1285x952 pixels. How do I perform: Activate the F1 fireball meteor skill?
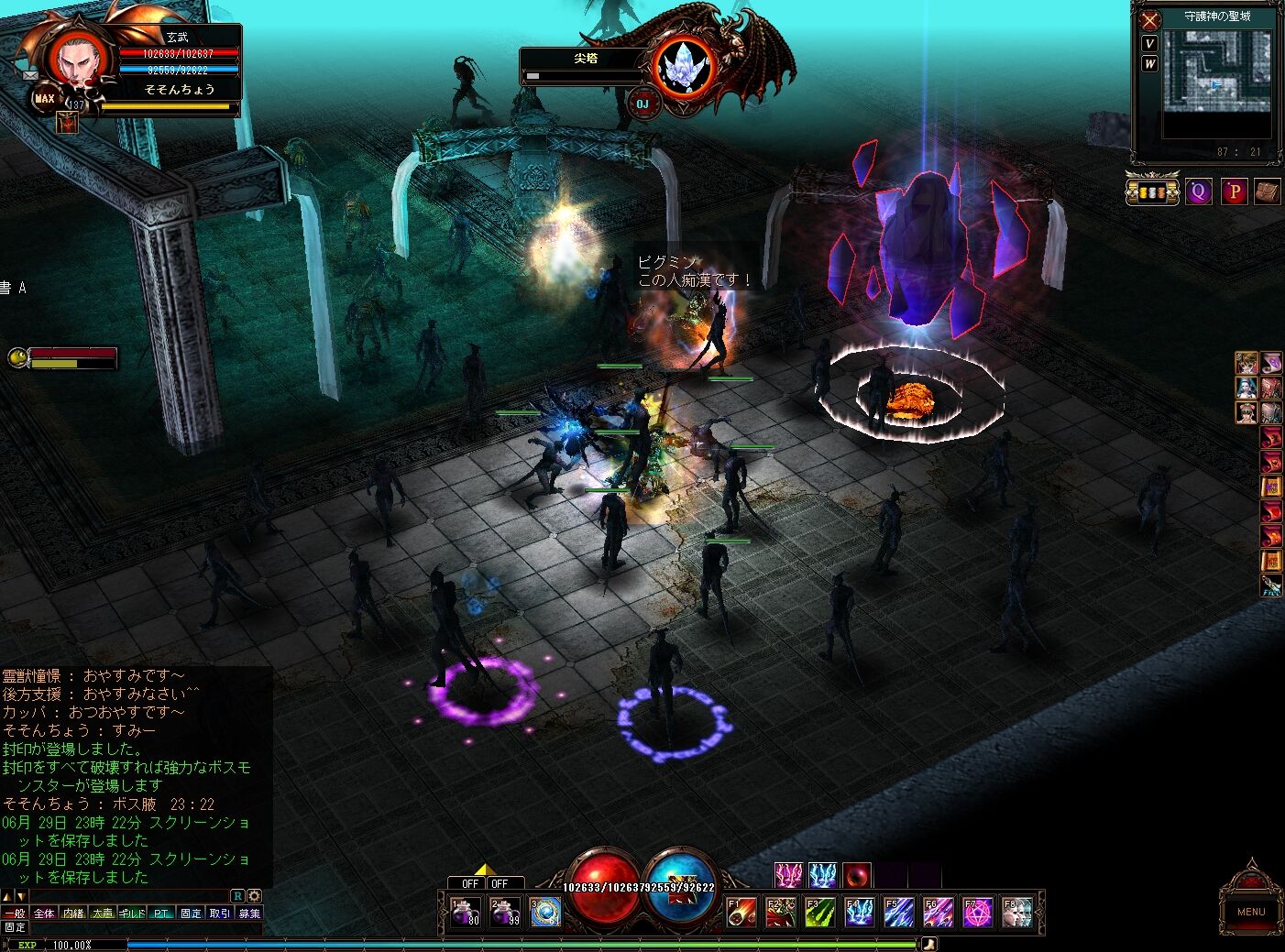(741, 913)
